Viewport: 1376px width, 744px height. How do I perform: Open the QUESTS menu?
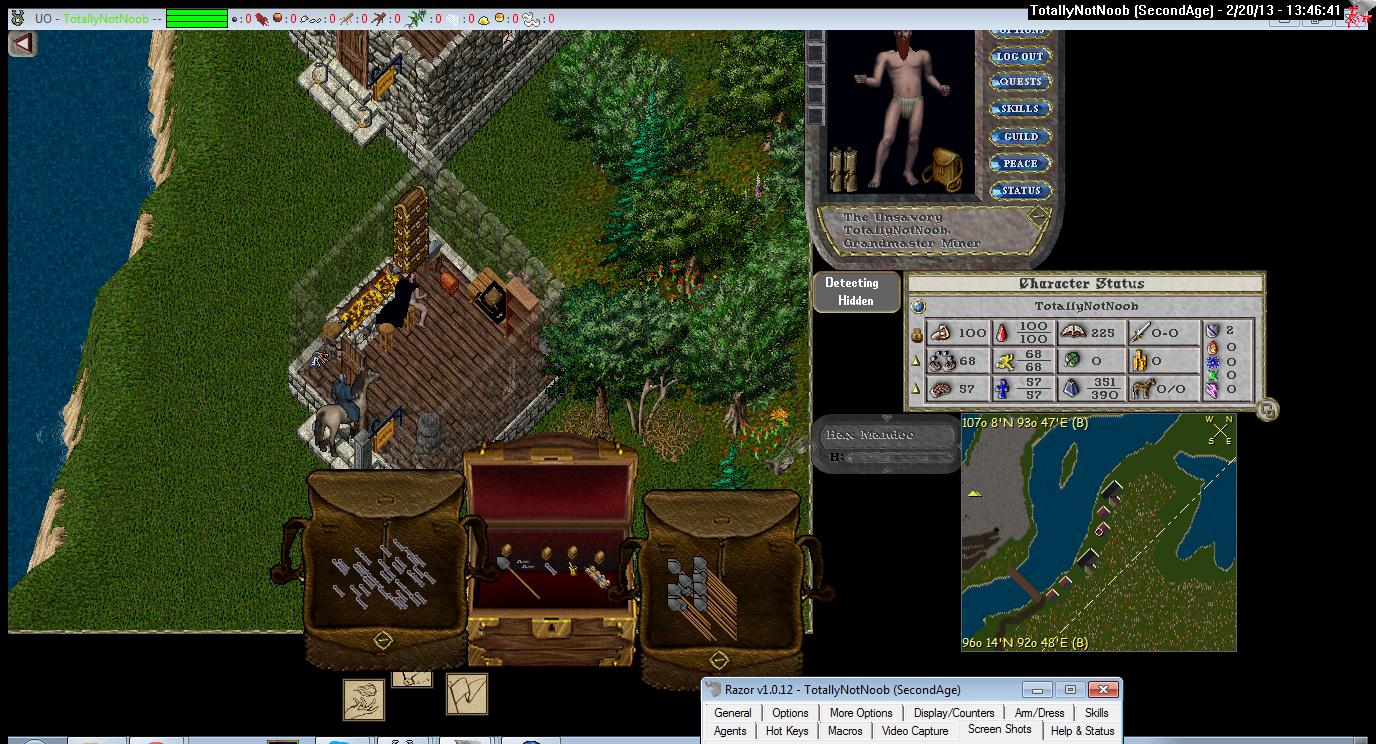click(x=1020, y=82)
